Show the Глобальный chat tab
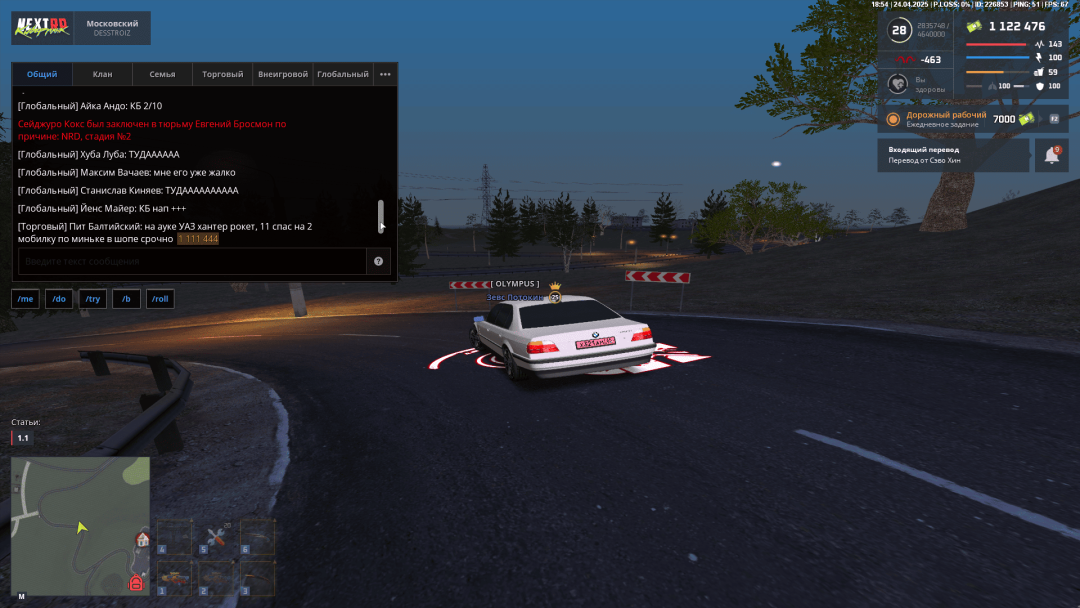The width and height of the screenshot is (1080, 608). point(342,74)
